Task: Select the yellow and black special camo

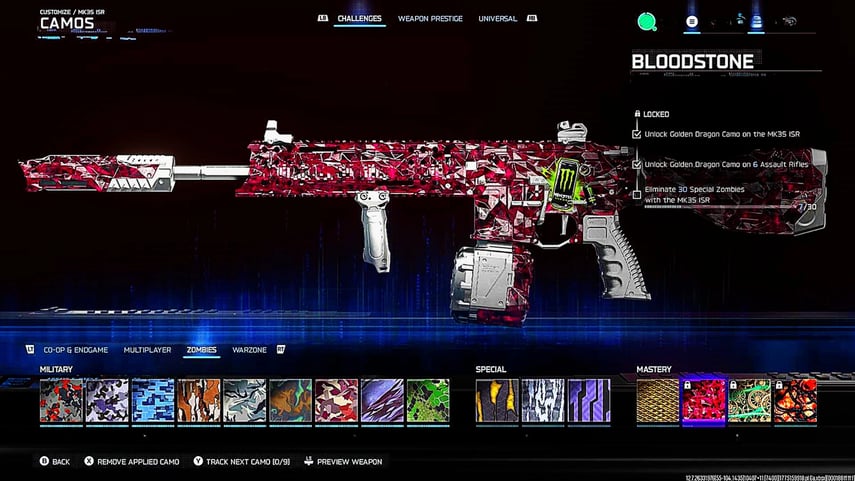Action: [x=497, y=400]
